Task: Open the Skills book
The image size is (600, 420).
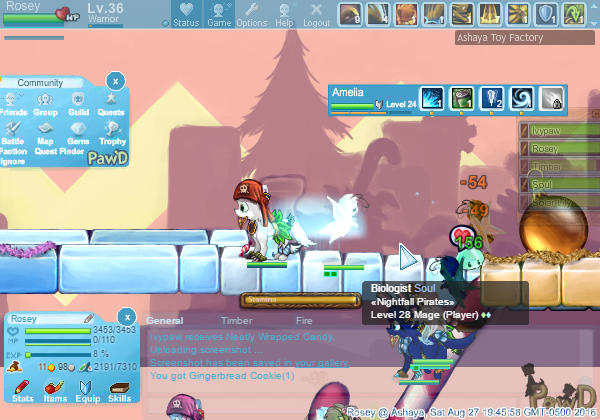Action: (x=119, y=391)
